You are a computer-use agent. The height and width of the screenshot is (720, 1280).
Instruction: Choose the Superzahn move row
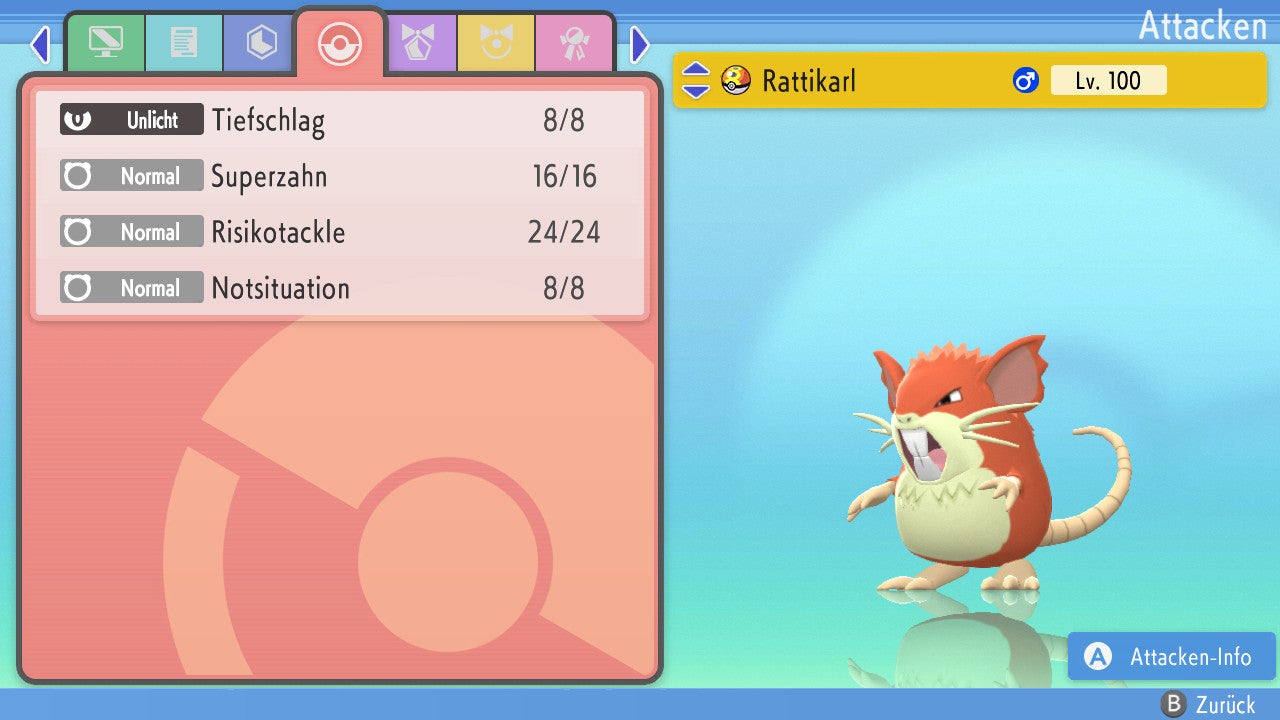pos(340,177)
